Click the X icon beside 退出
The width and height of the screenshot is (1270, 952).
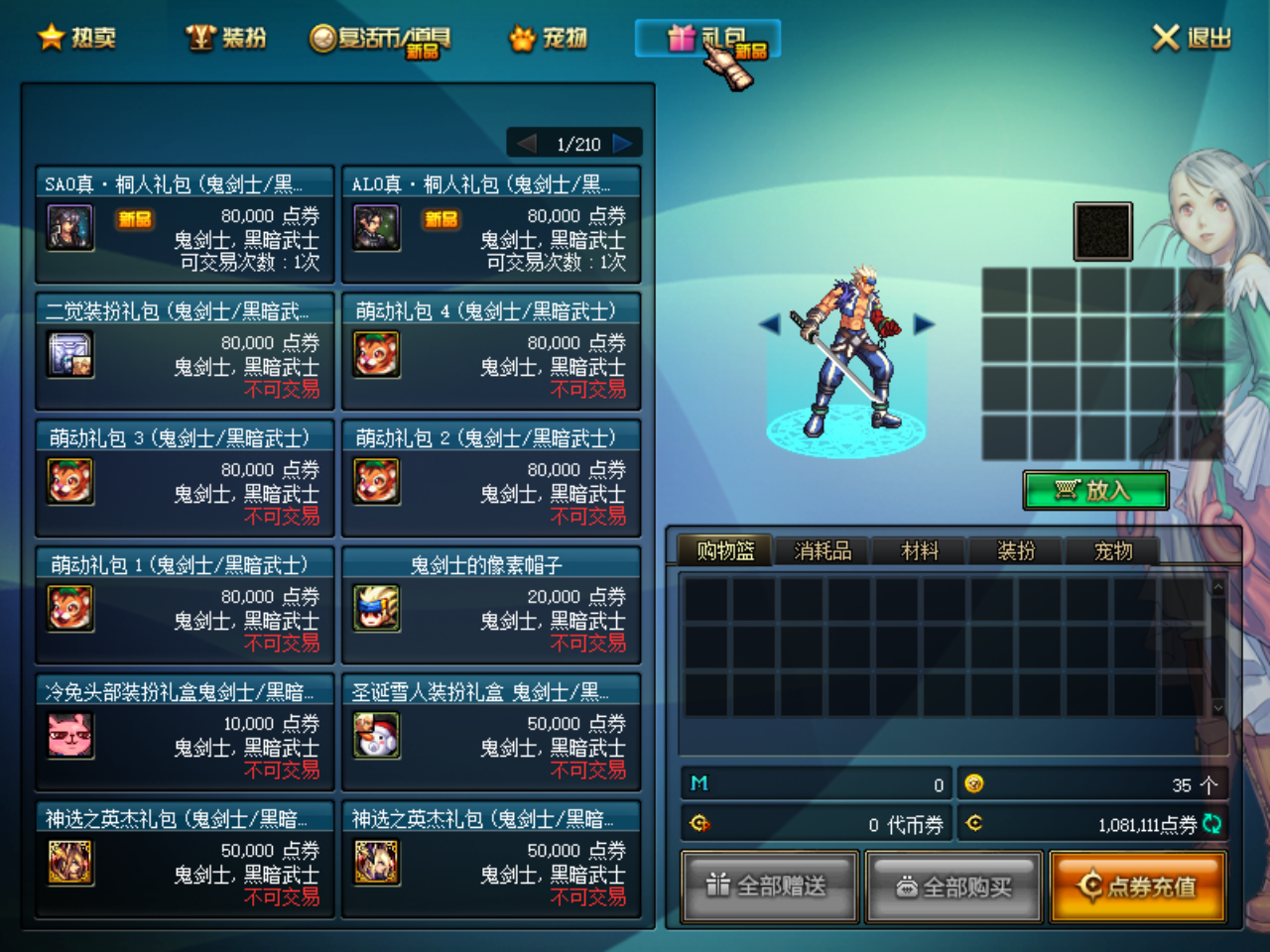click(1164, 36)
